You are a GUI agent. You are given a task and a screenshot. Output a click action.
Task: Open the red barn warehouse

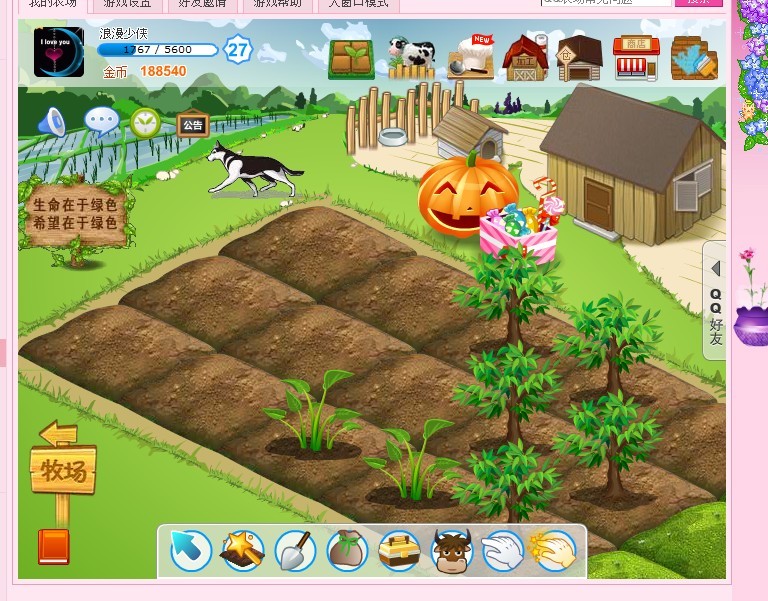point(525,58)
